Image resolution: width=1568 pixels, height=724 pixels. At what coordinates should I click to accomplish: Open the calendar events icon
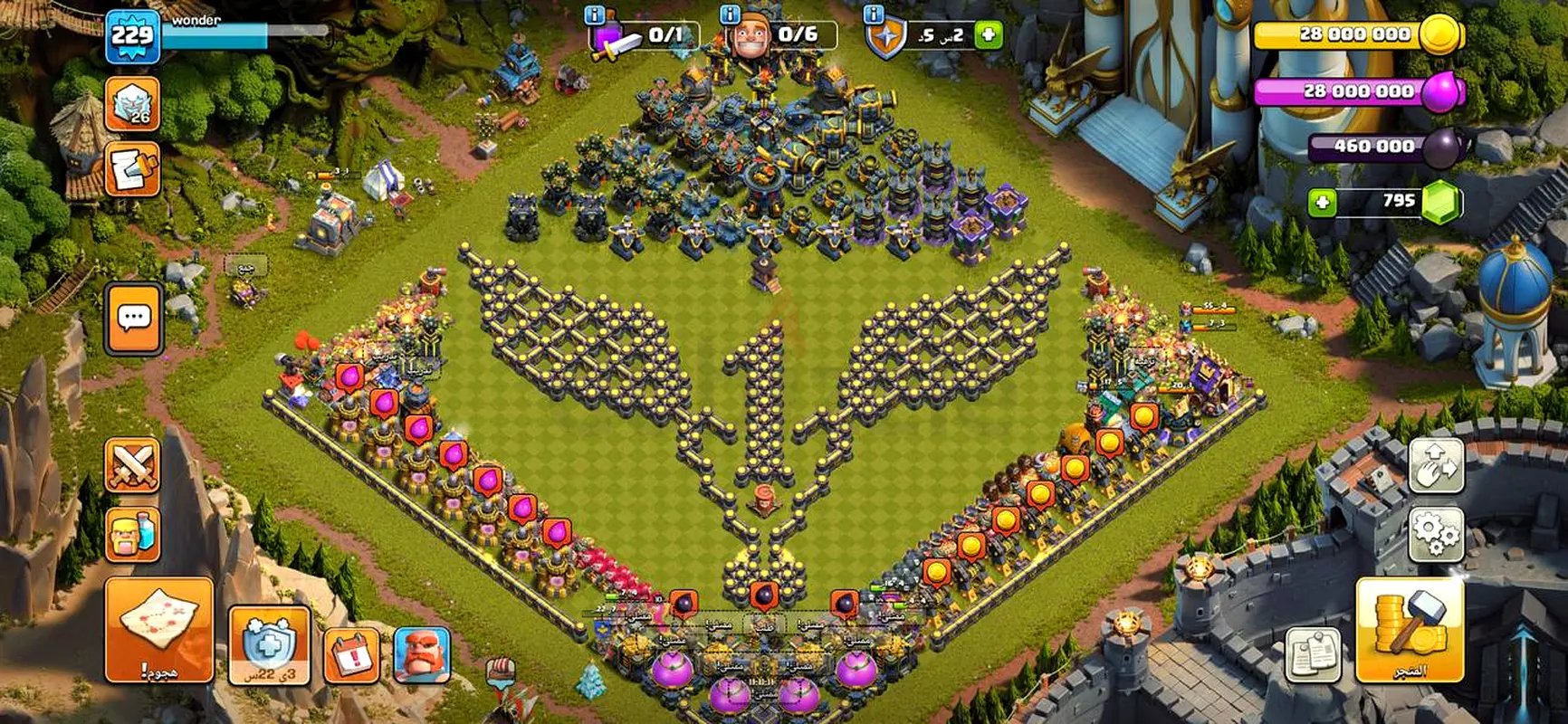(351, 653)
